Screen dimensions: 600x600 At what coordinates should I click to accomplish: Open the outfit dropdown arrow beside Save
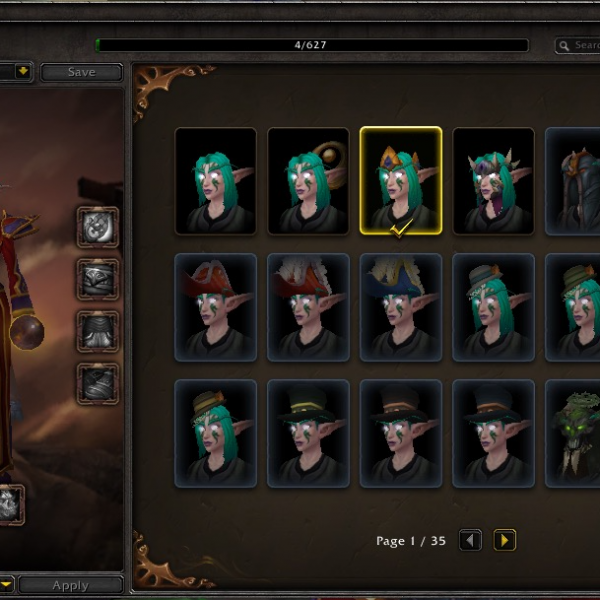pyautogui.click(x=22, y=72)
